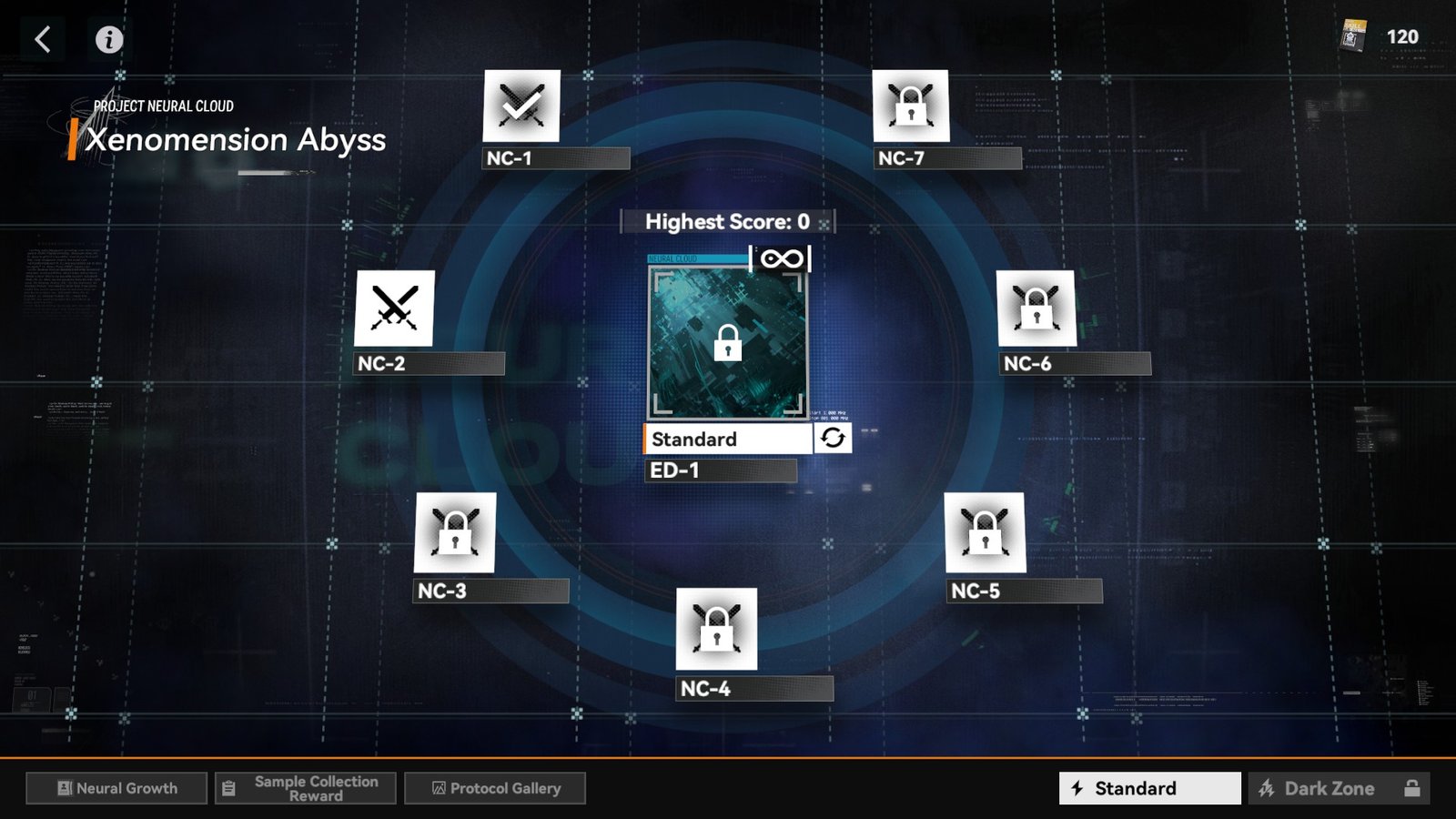1456x819 pixels.
Task: Open the ED-1 endless stage thumbnail
Action: (727, 343)
